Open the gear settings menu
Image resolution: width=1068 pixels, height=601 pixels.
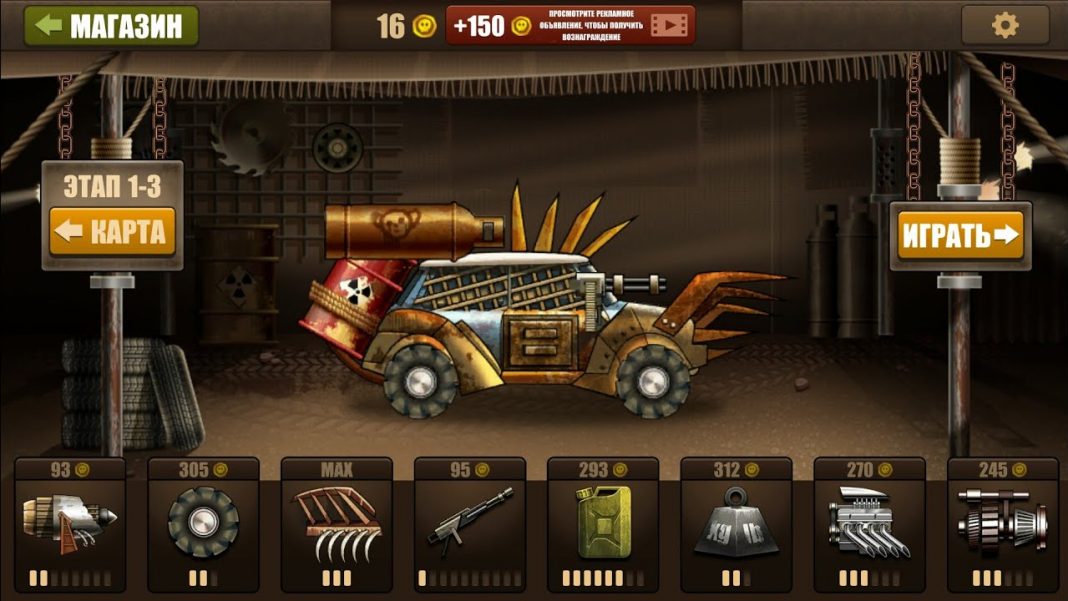(x=1004, y=25)
